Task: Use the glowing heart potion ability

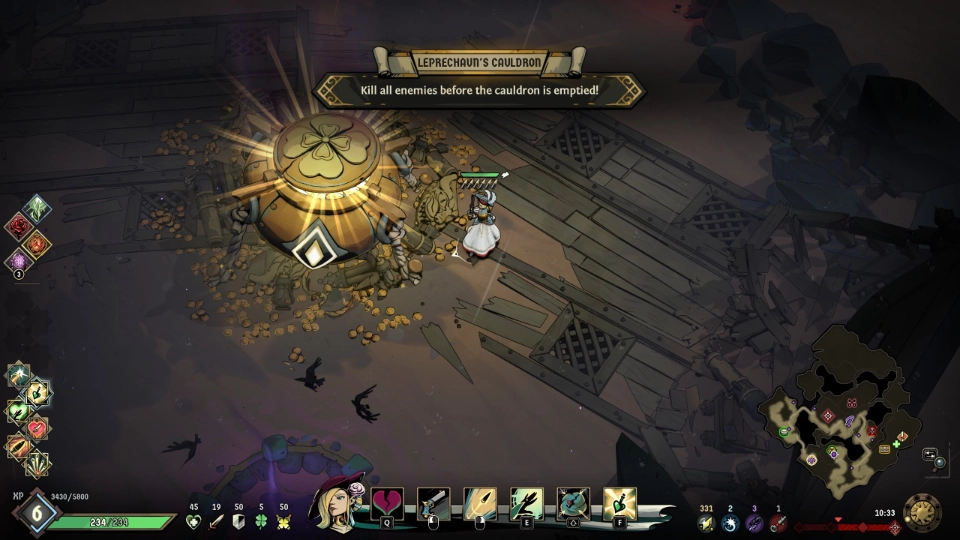Action: pyautogui.click(x=620, y=503)
